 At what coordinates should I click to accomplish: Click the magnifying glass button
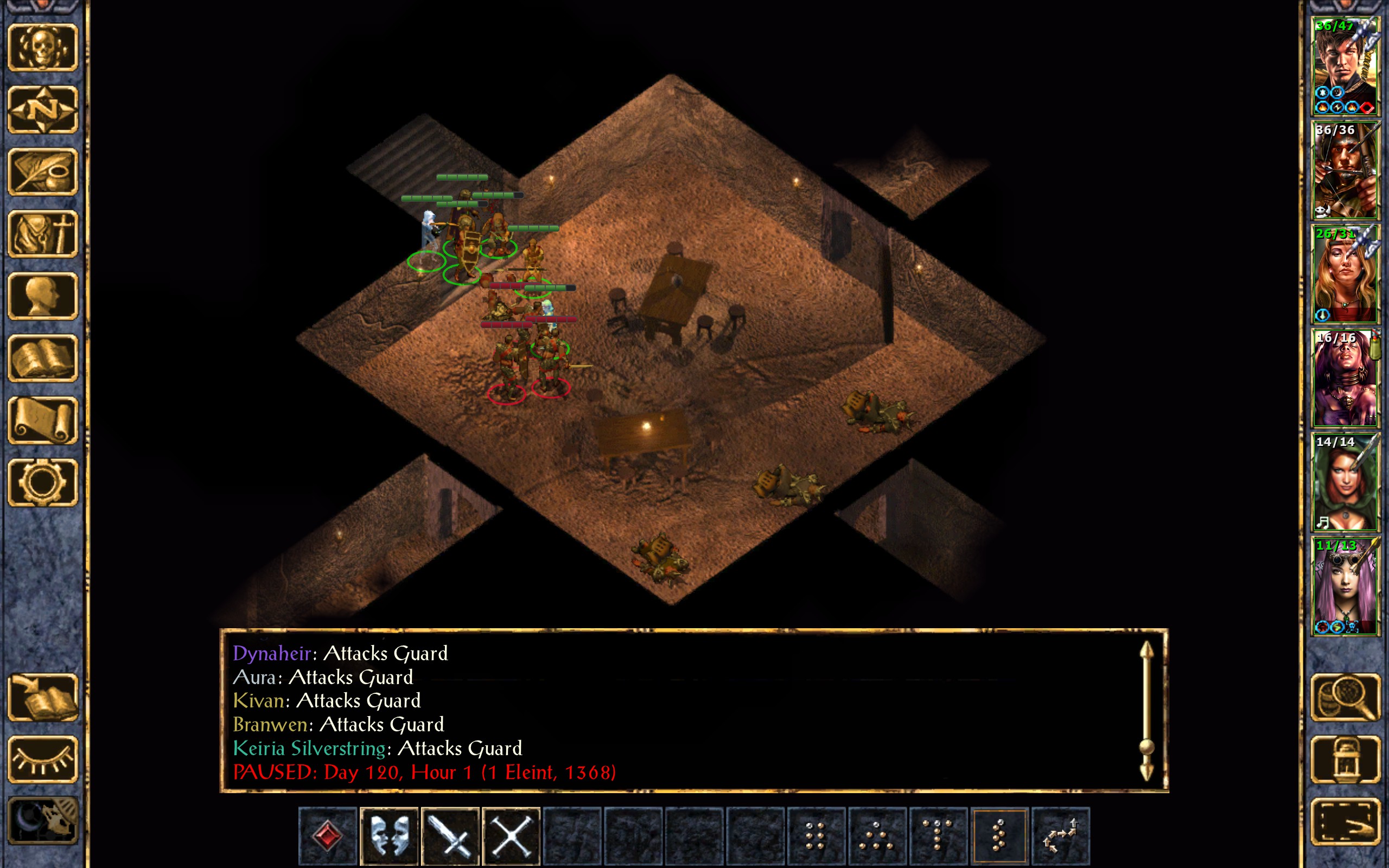[x=1345, y=697]
